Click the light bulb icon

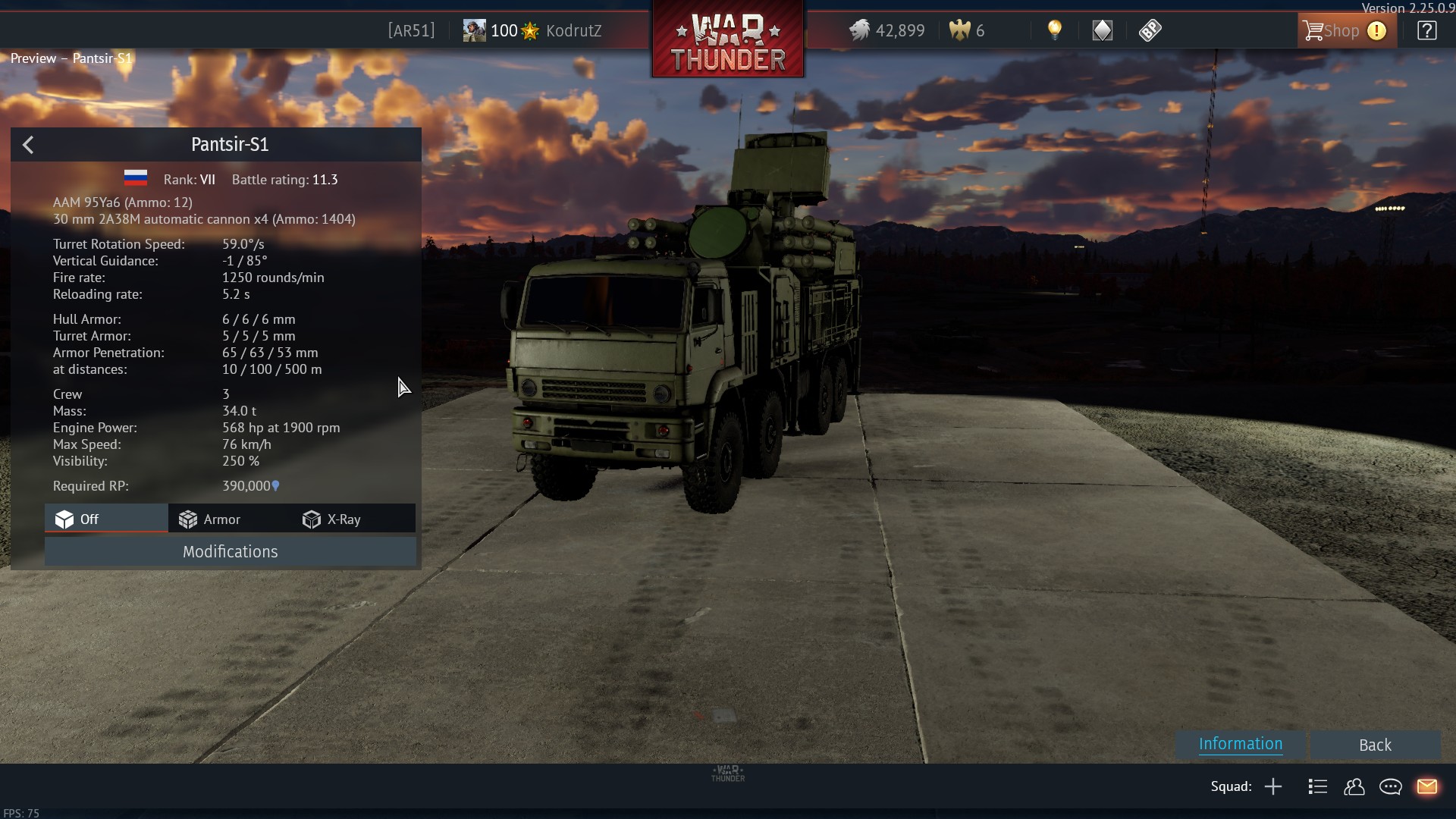(1054, 30)
